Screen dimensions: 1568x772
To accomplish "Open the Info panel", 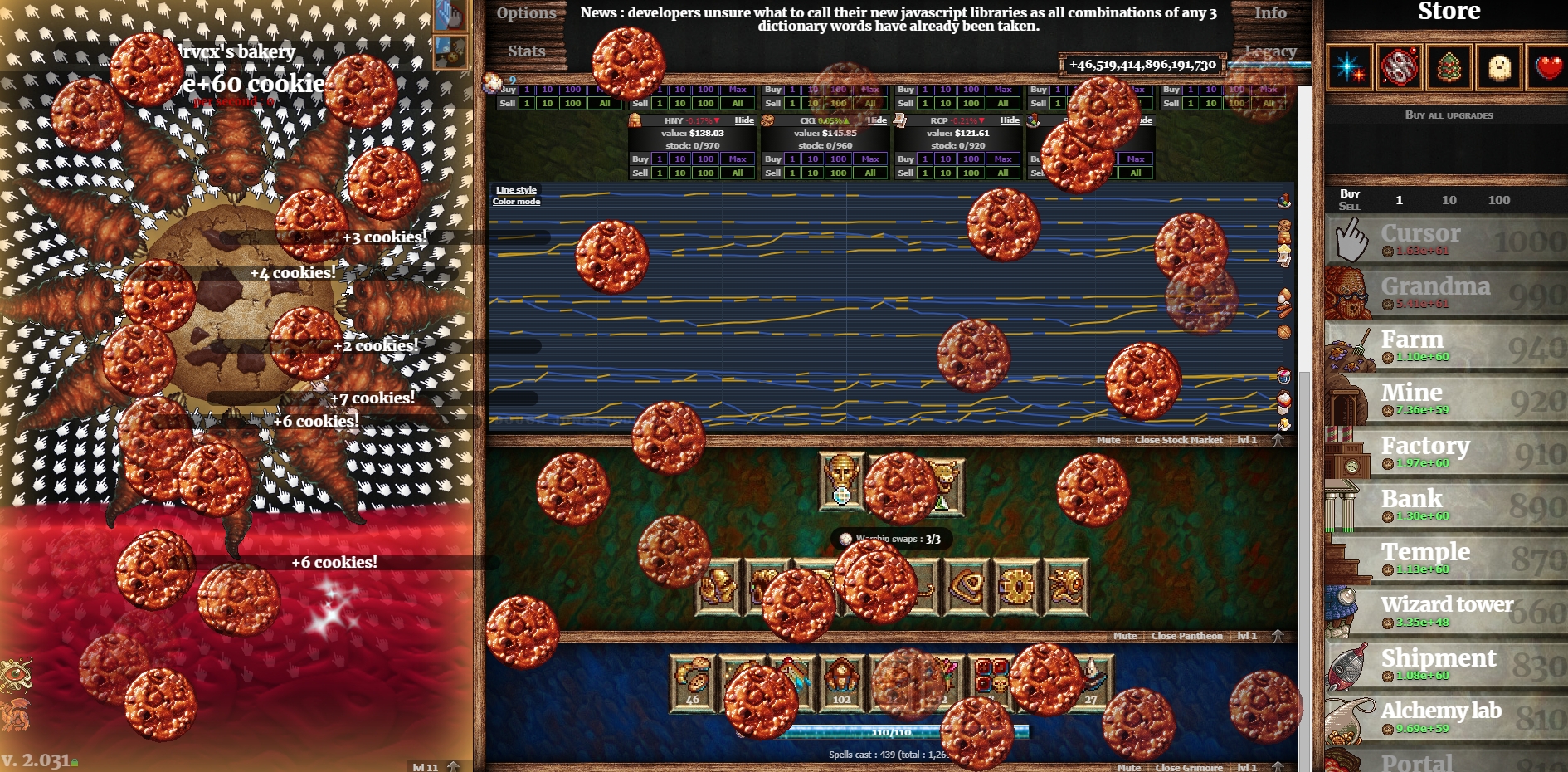I will point(1269,13).
